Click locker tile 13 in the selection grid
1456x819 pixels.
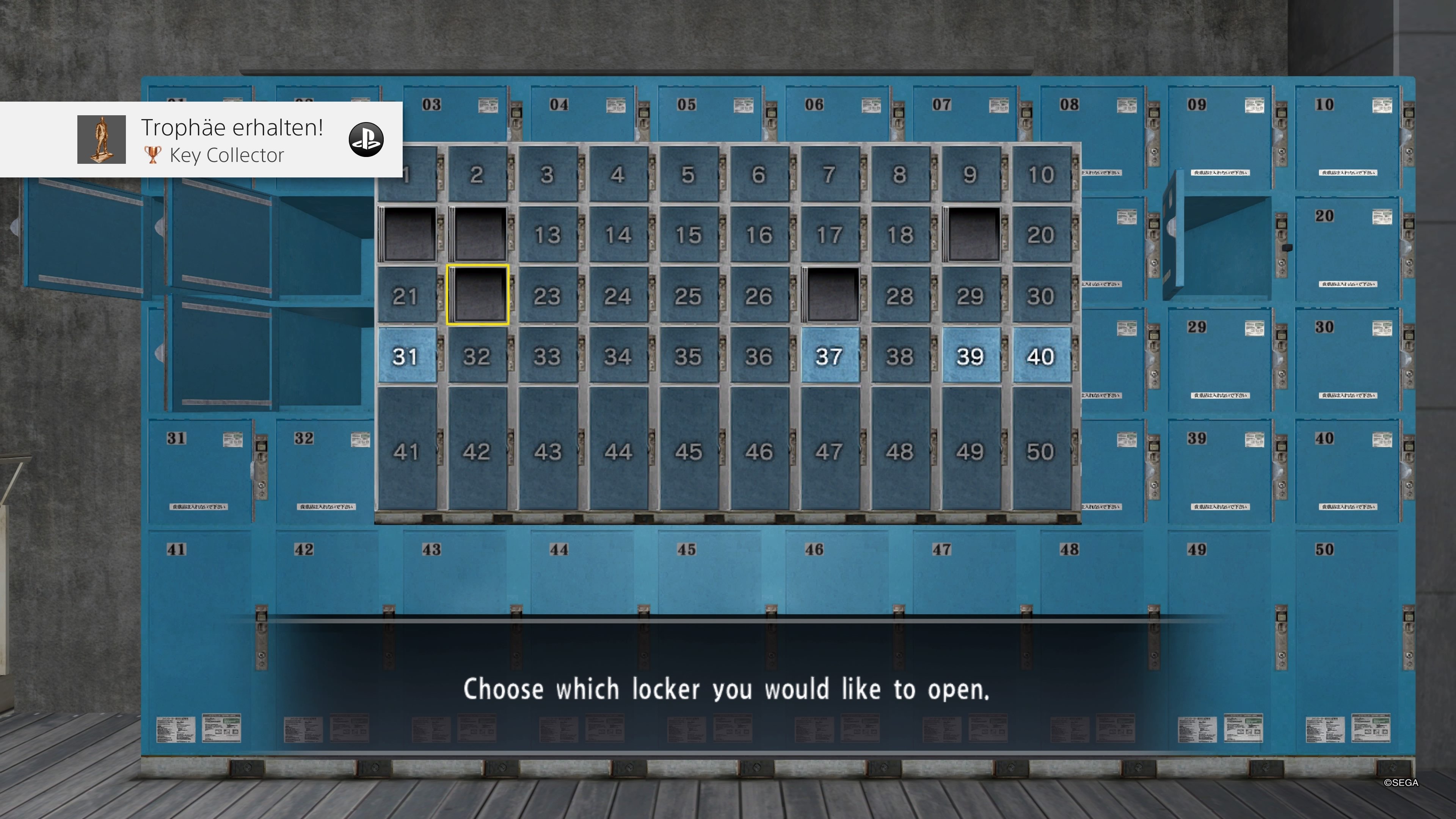pos(547,235)
